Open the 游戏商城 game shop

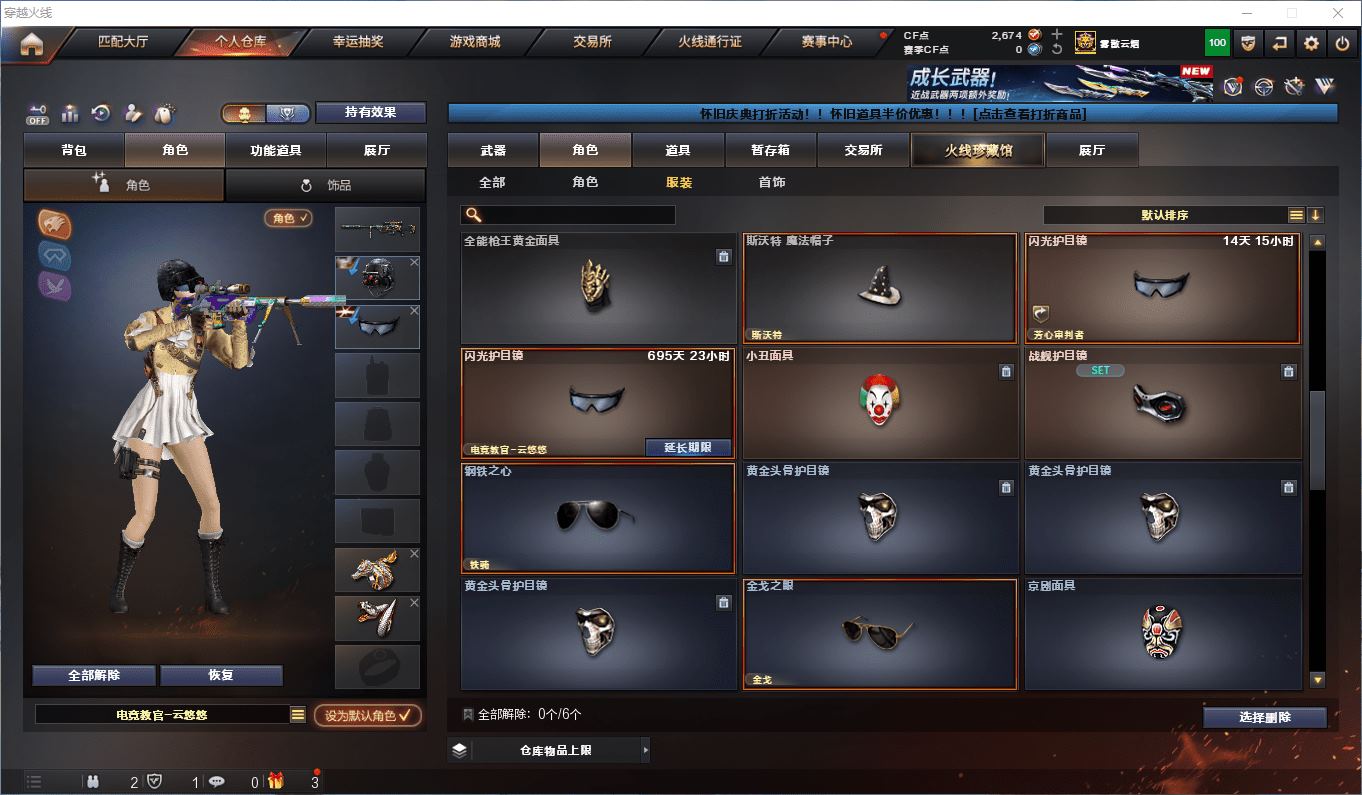point(475,42)
